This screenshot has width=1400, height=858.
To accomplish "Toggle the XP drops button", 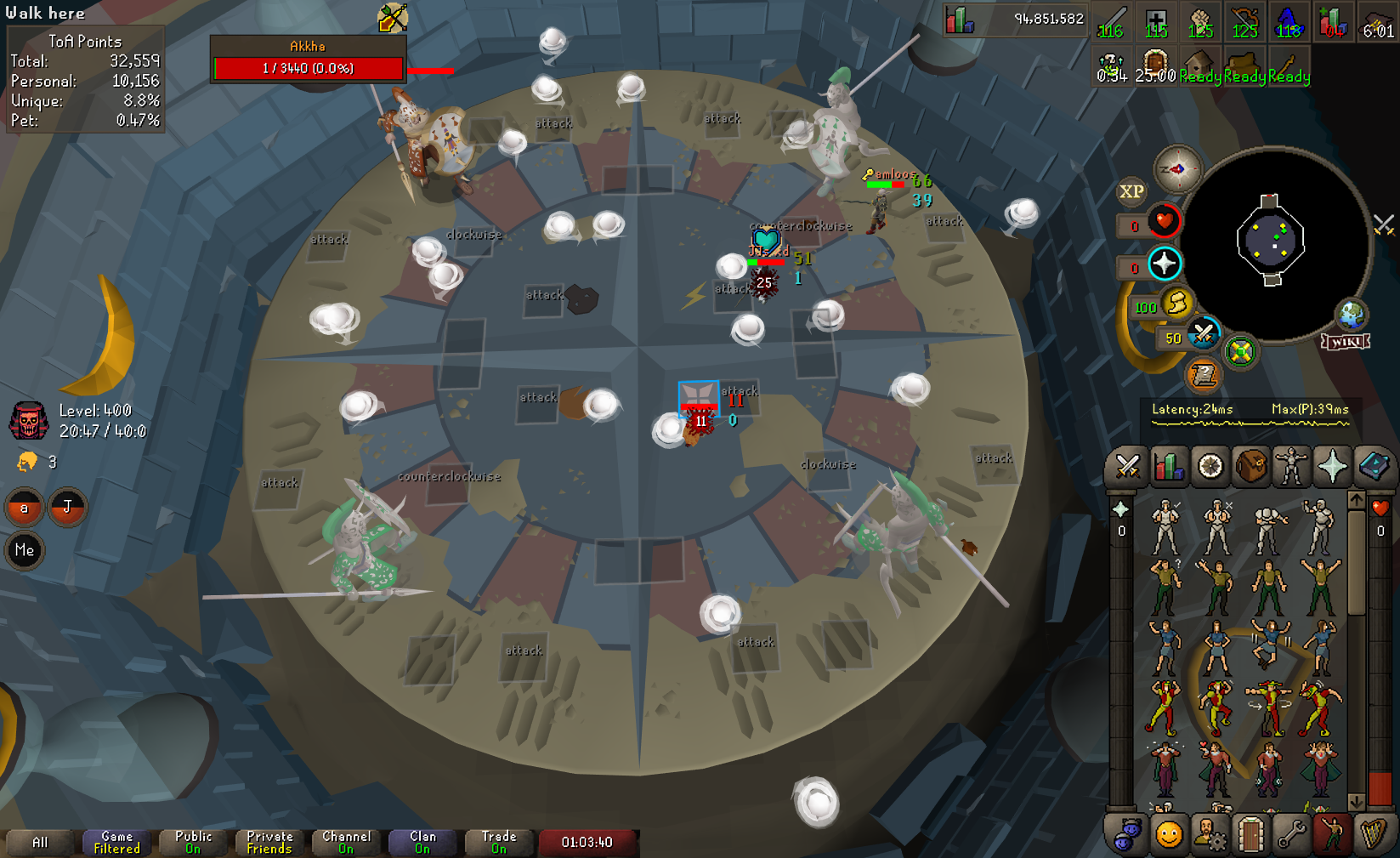I will click(x=1131, y=192).
